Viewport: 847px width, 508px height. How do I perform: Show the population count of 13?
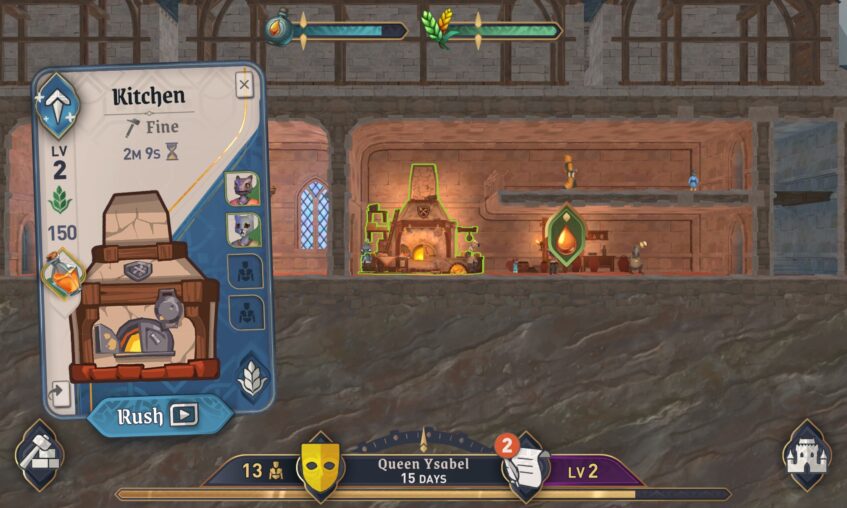tap(263, 470)
